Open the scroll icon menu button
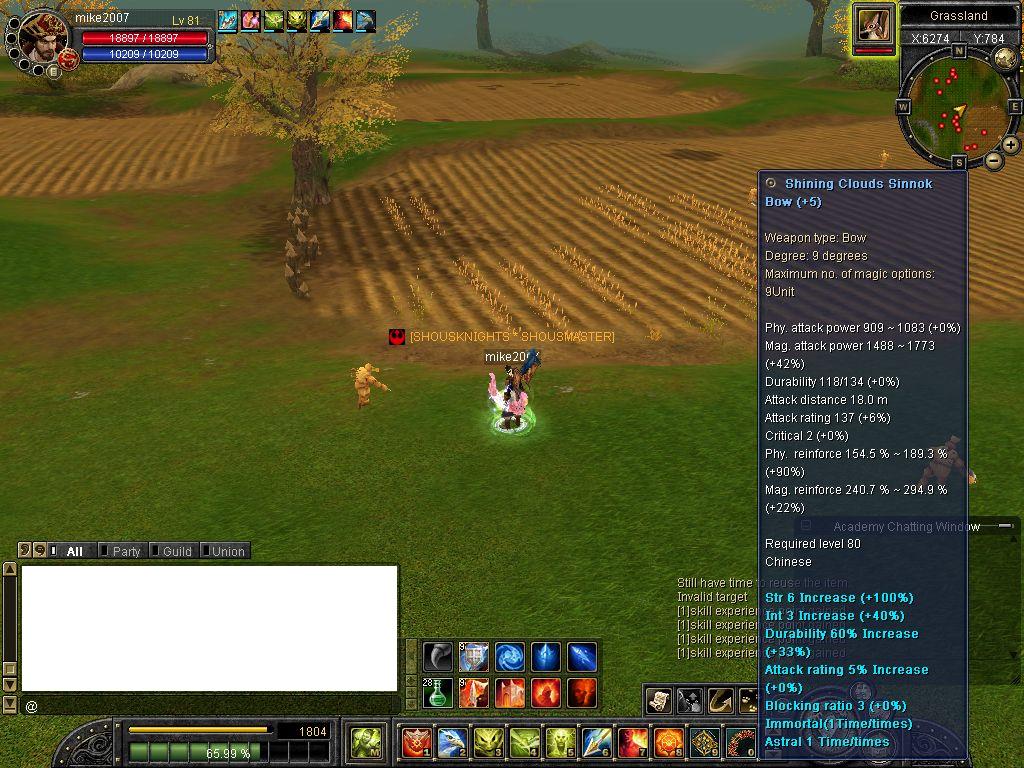The height and width of the screenshot is (768, 1024). (x=658, y=701)
